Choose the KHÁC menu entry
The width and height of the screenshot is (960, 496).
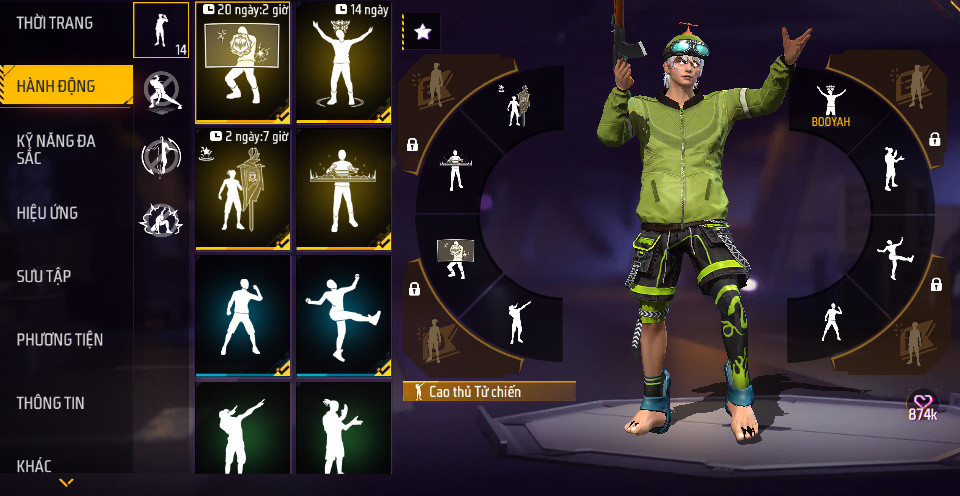pos(34,465)
